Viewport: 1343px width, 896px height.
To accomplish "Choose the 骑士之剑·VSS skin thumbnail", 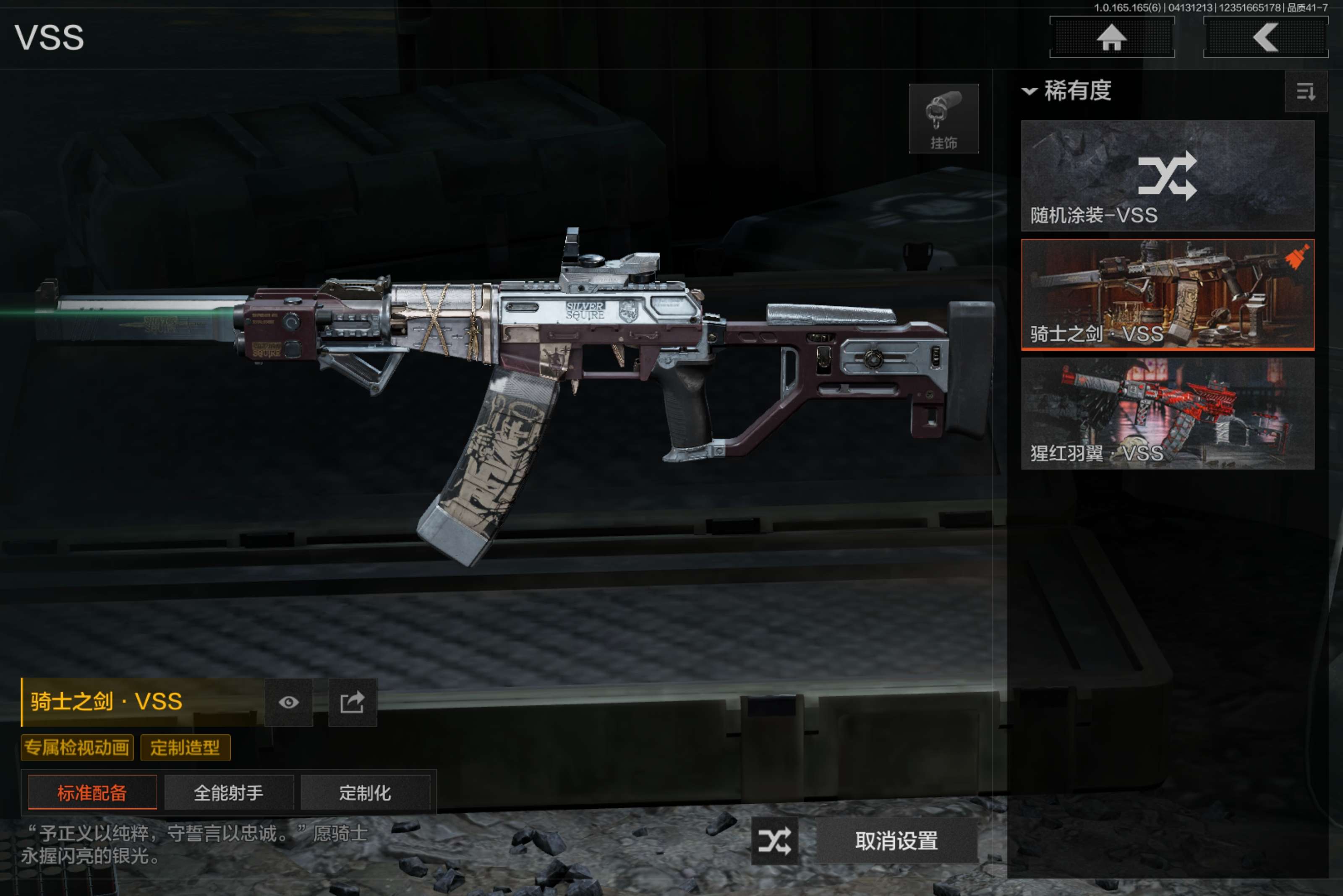I will pos(1167,294).
